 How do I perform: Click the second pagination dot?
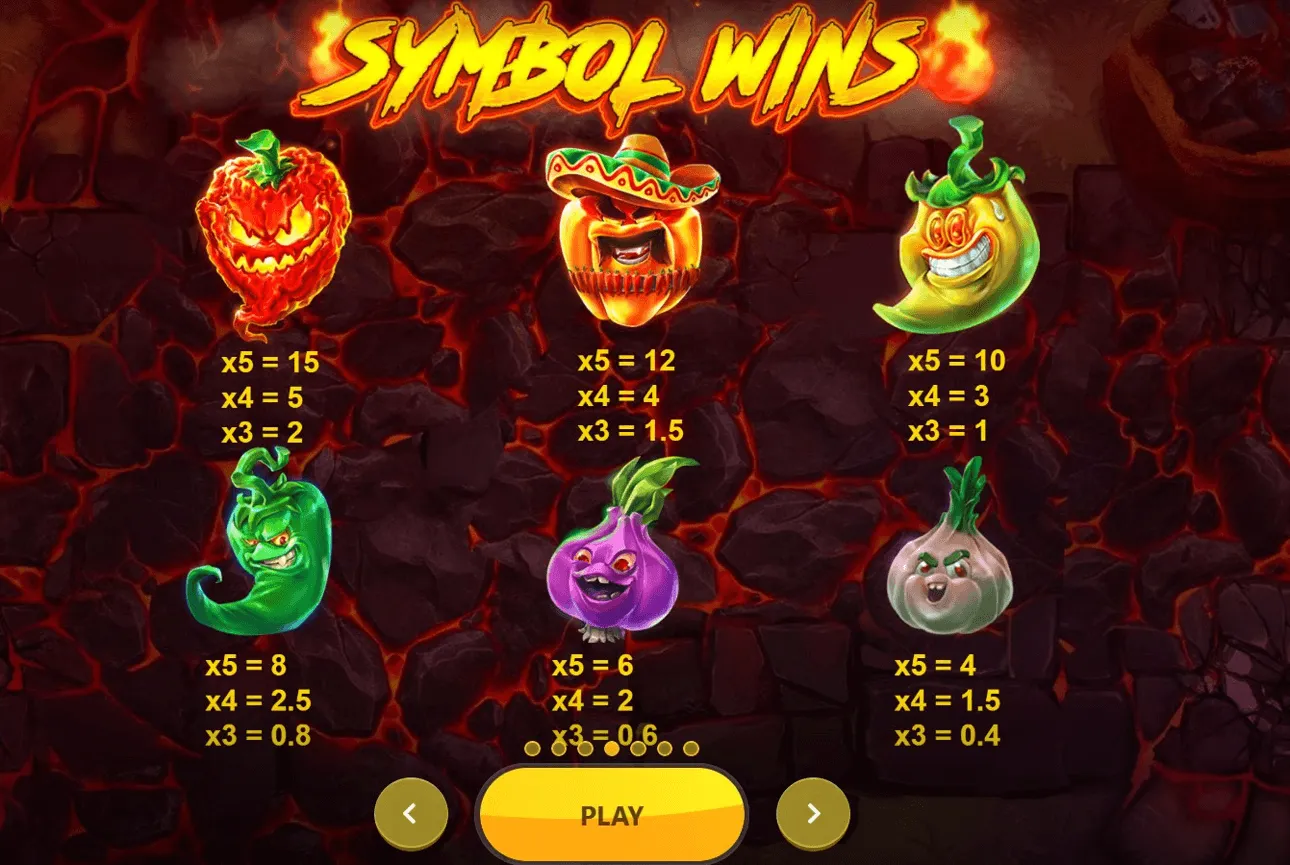pyautogui.click(x=559, y=749)
